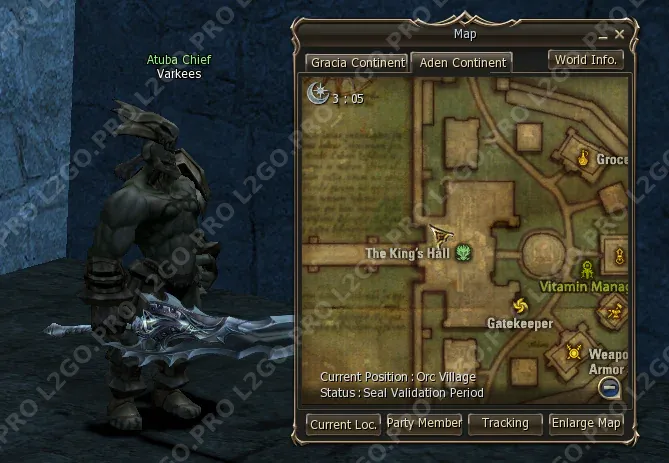Activate the Tracking button
Image resolution: width=669 pixels, height=463 pixels.
[x=505, y=424]
